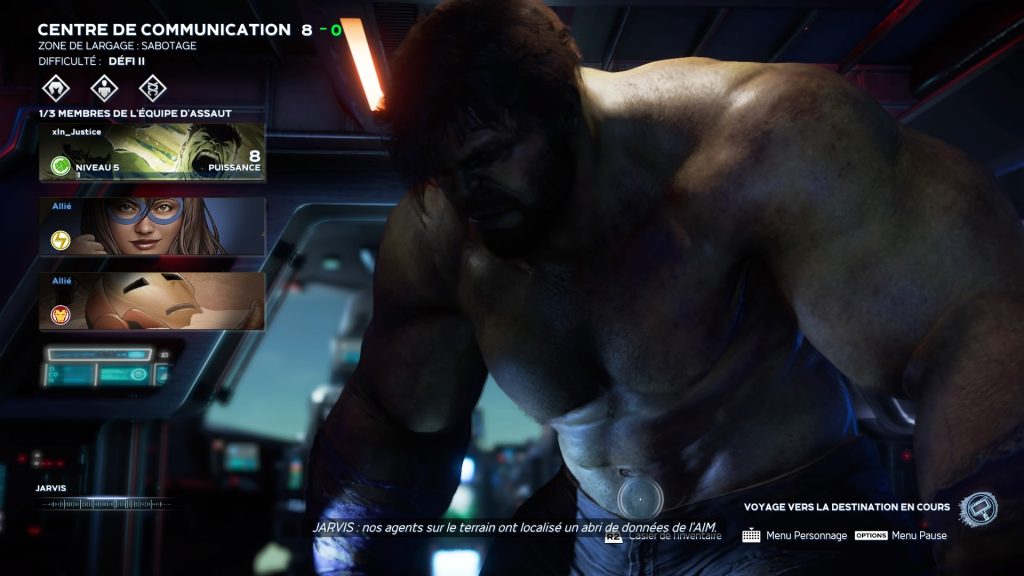Click Iron Man's red helmet emblem
The image size is (1024, 576).
pos(60,315)
